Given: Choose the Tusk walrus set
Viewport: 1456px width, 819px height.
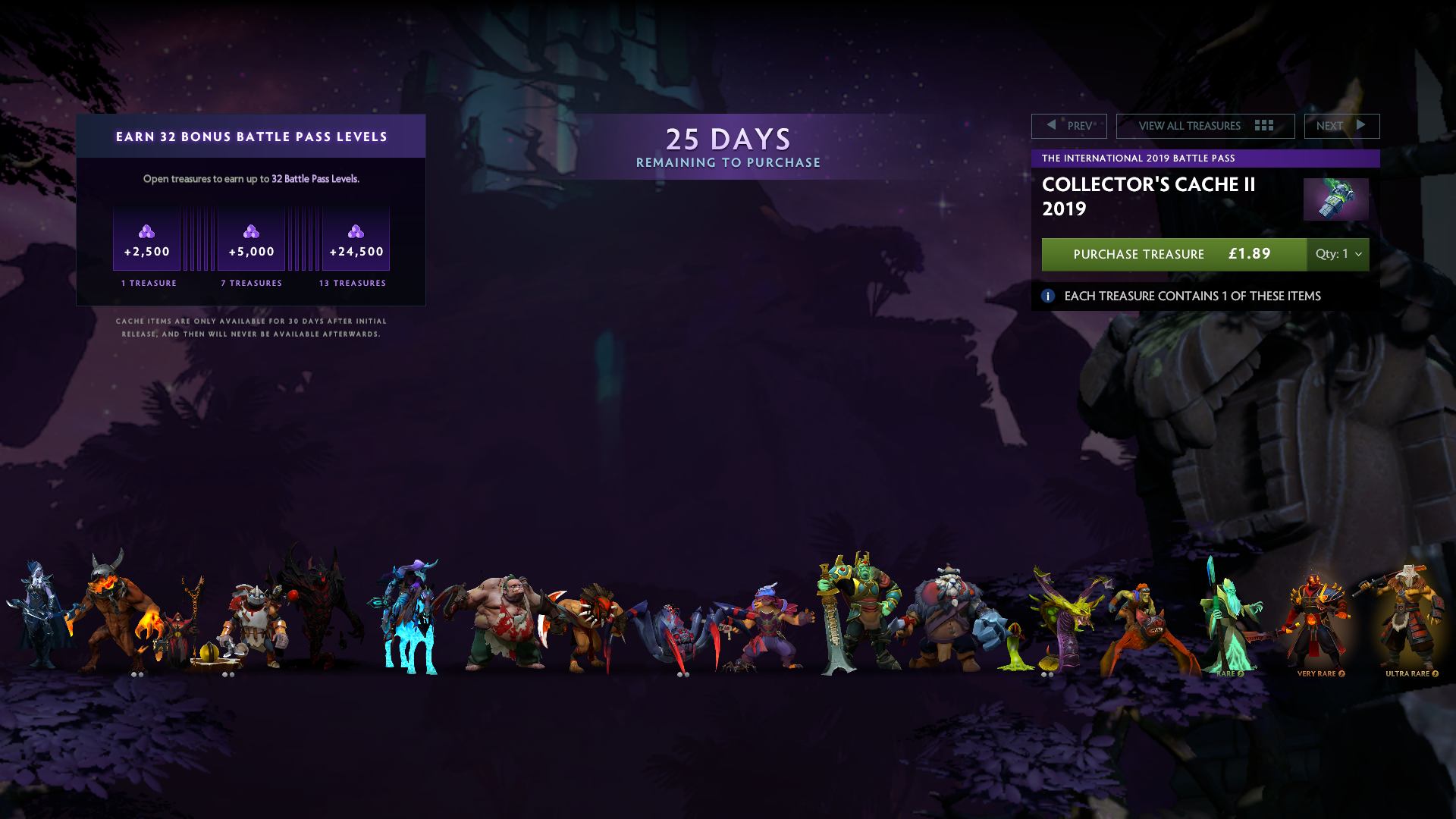Looking at the screenshot, I should click(x=948, y=618).
